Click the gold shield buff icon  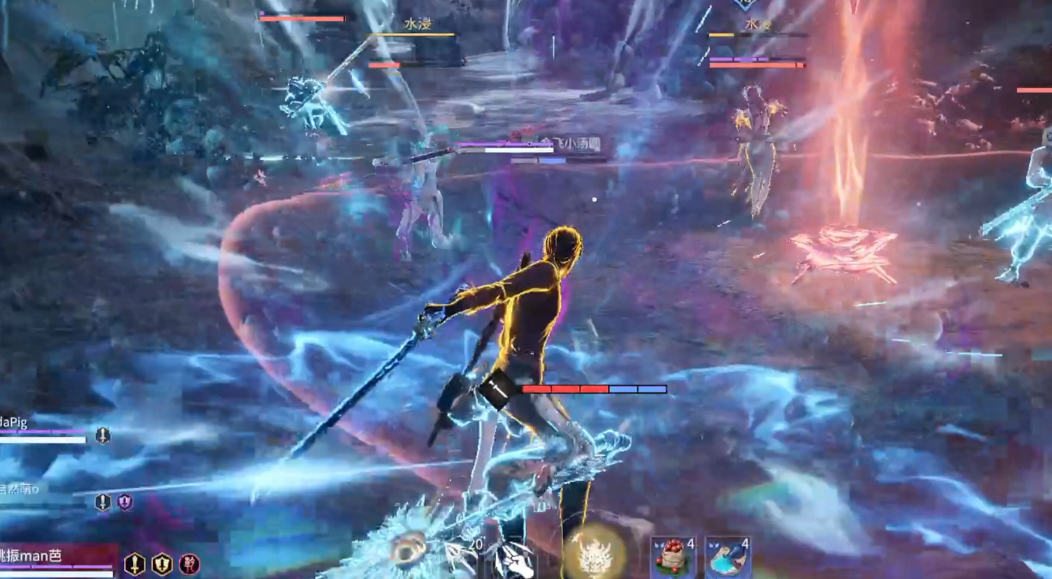click(x=161, y=564)
